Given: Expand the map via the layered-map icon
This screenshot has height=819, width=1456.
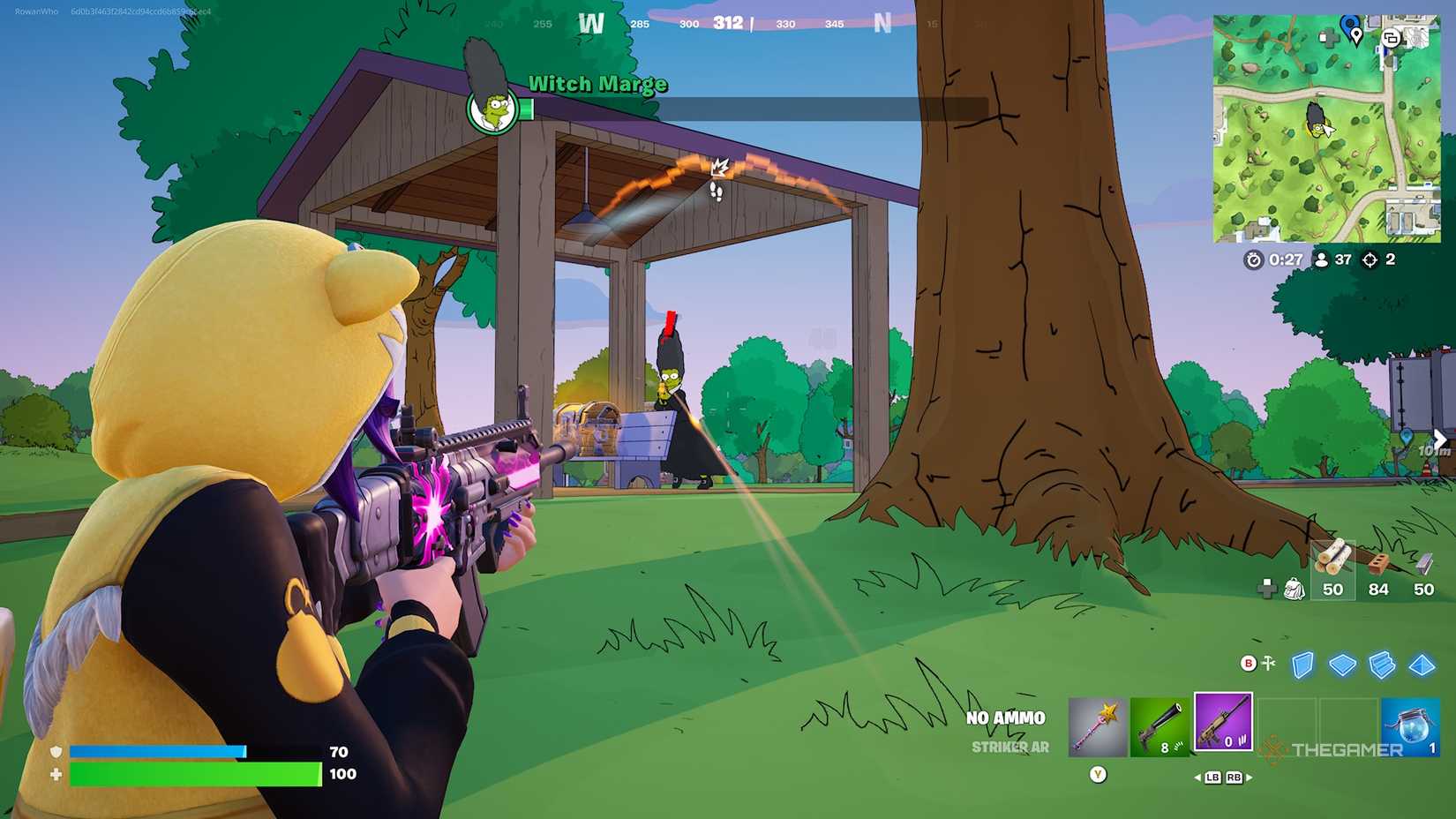Looking at the screenshot, I should click(1391, 38).
